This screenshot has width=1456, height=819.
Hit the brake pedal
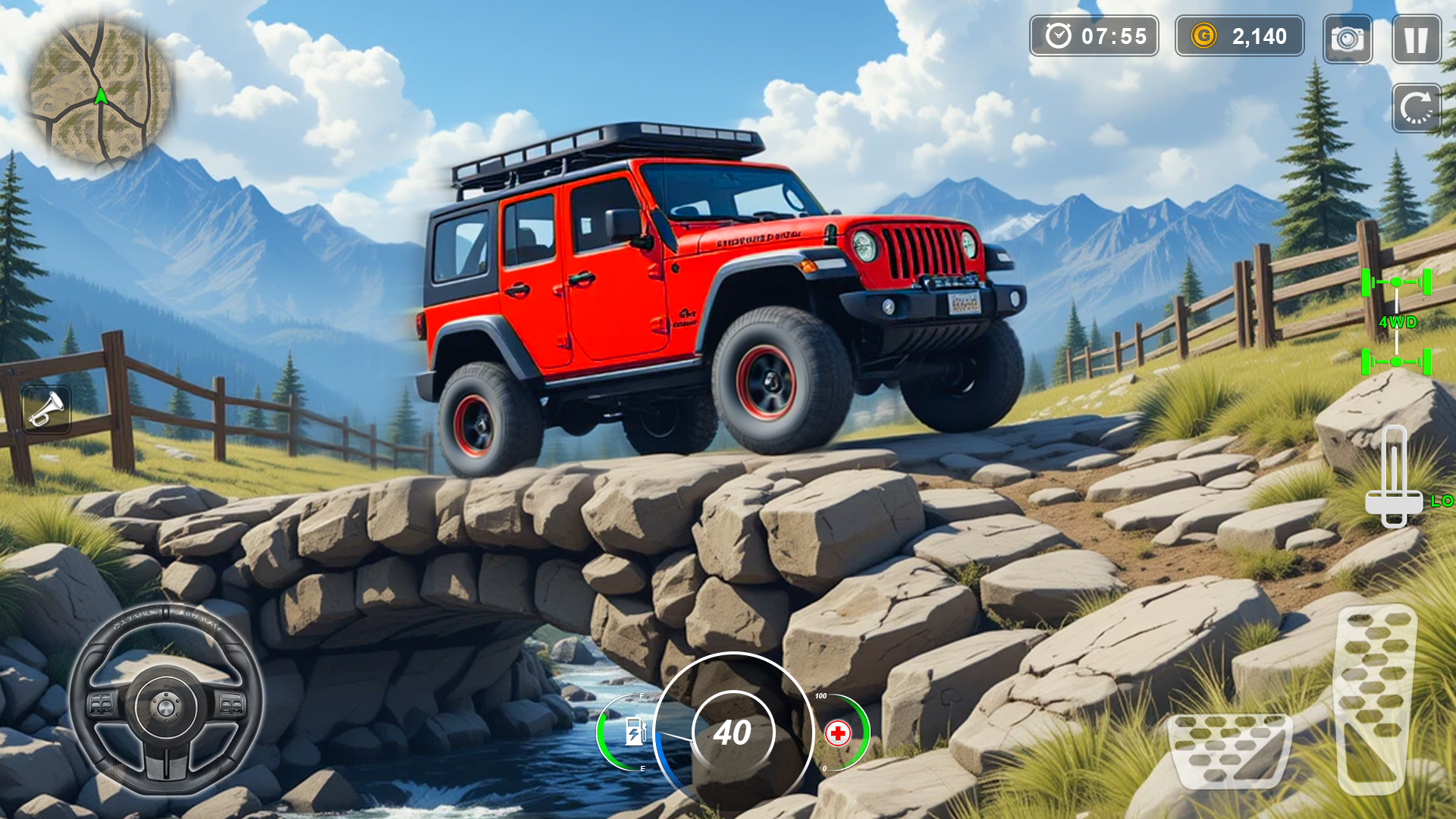pyautogui.click(x=1229, y=748)
